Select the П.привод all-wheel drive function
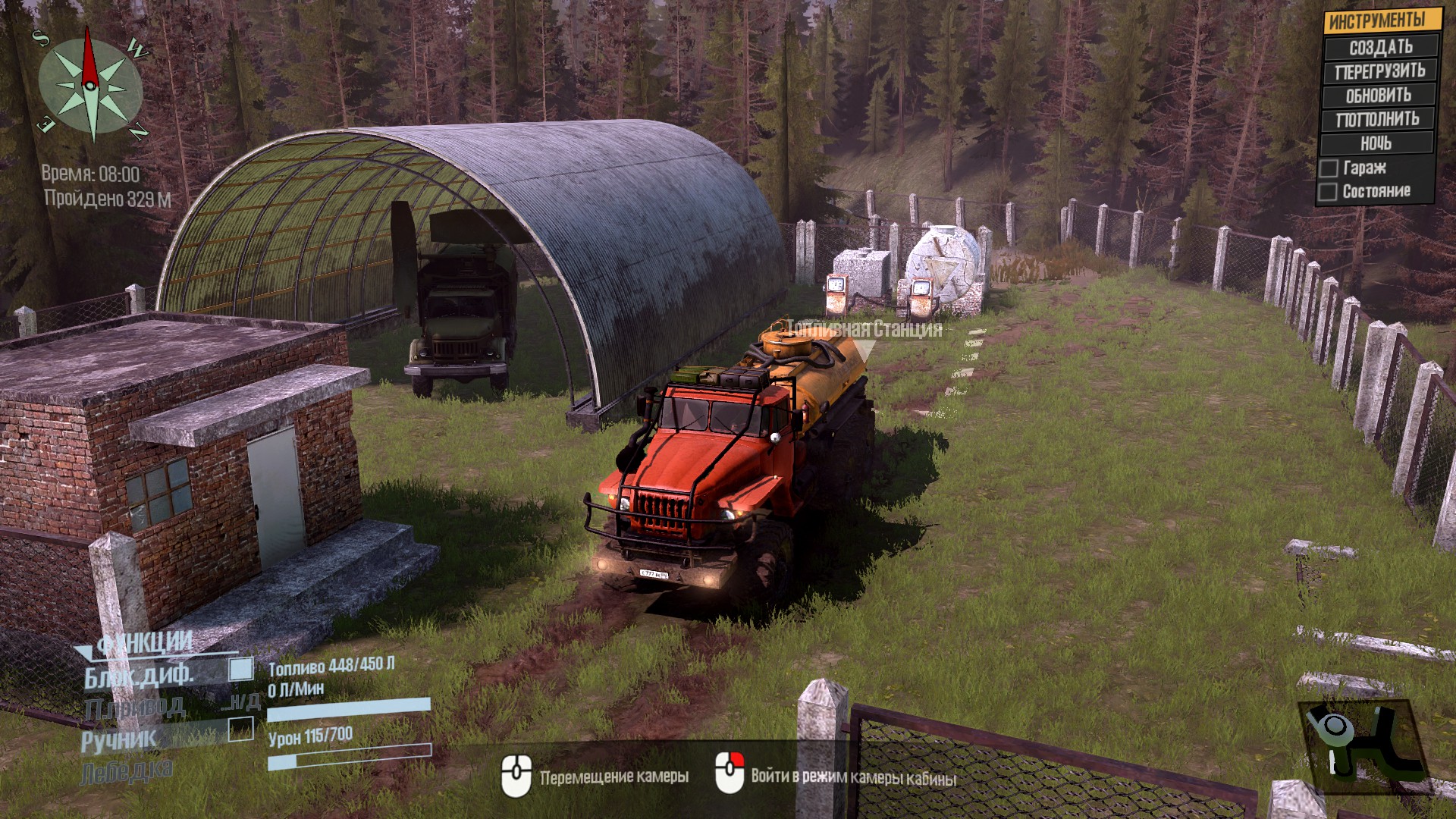 coord(135,708)
